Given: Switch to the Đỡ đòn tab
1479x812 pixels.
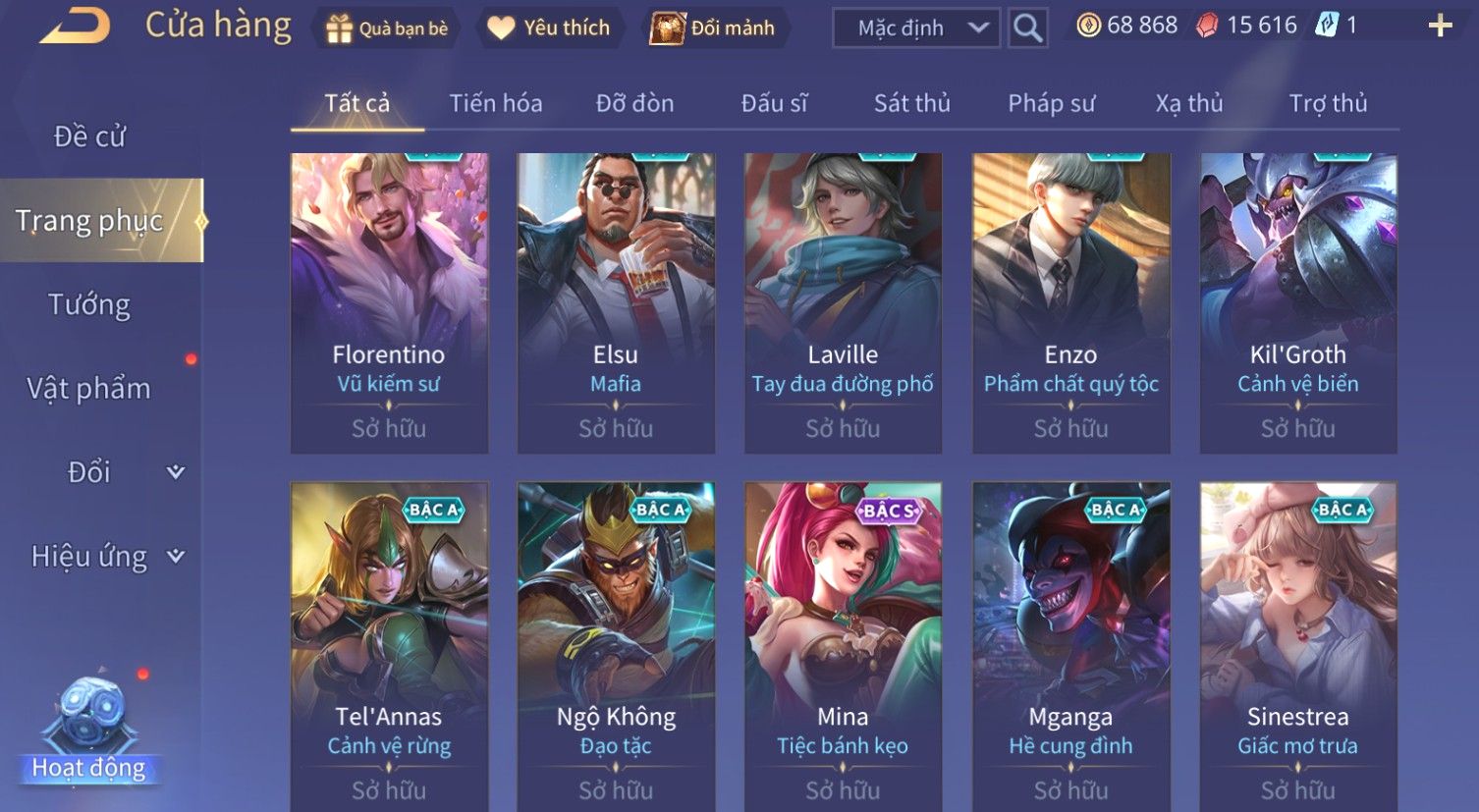Looking at the screenshot, I should point(634,103).
